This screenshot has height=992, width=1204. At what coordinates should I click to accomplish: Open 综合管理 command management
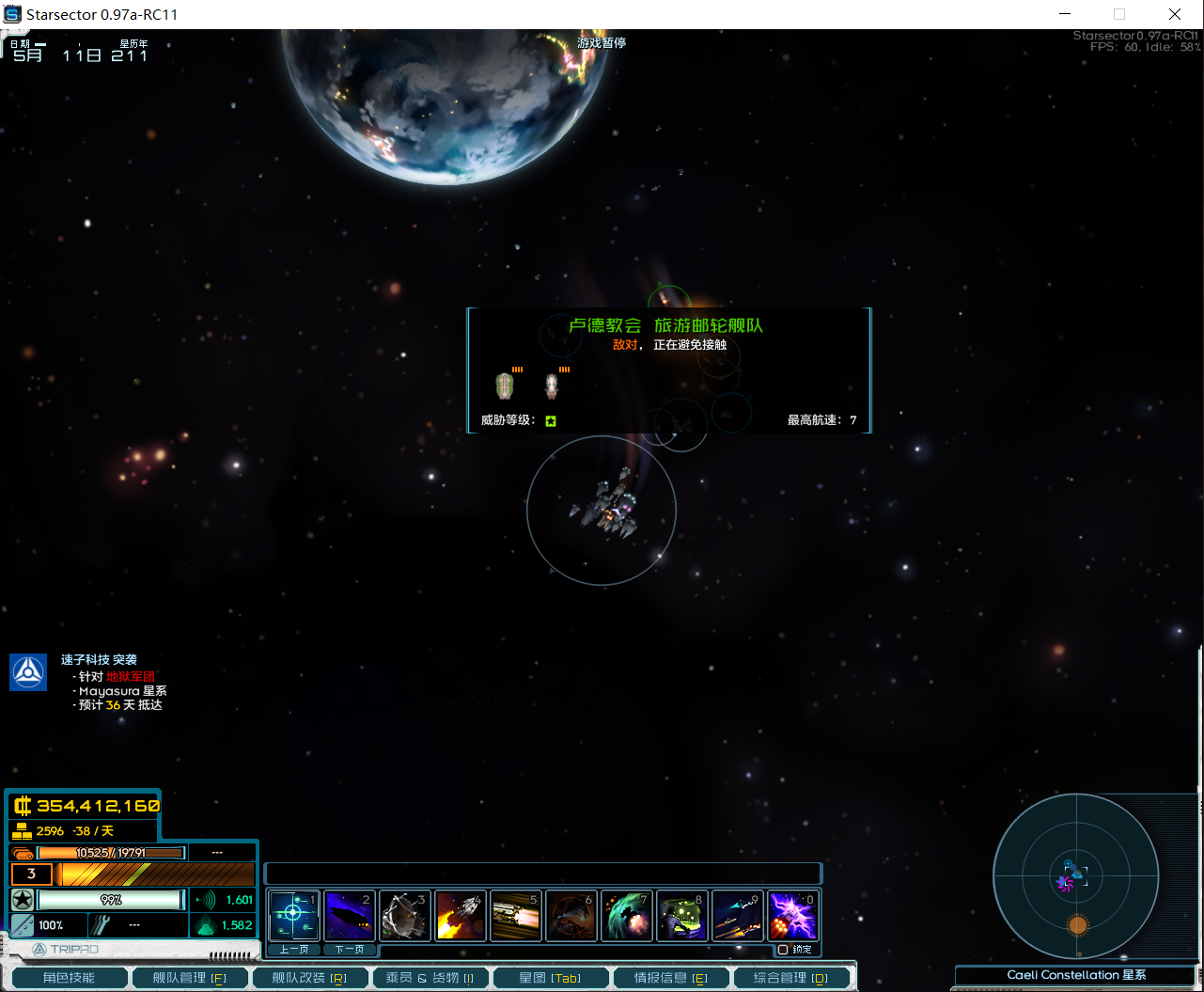pos(790,978)
